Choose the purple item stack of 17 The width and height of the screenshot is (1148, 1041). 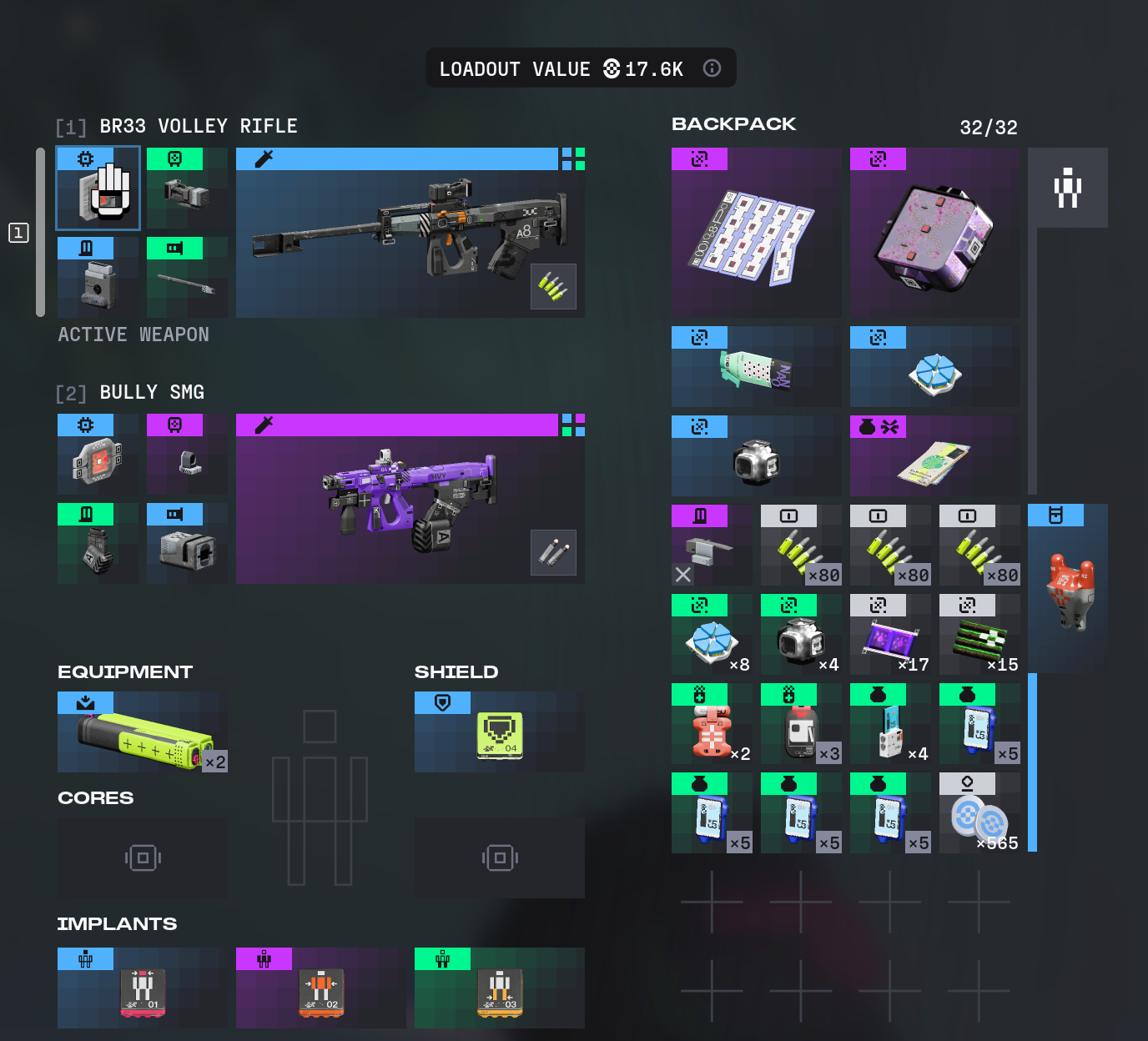[890, 635]
